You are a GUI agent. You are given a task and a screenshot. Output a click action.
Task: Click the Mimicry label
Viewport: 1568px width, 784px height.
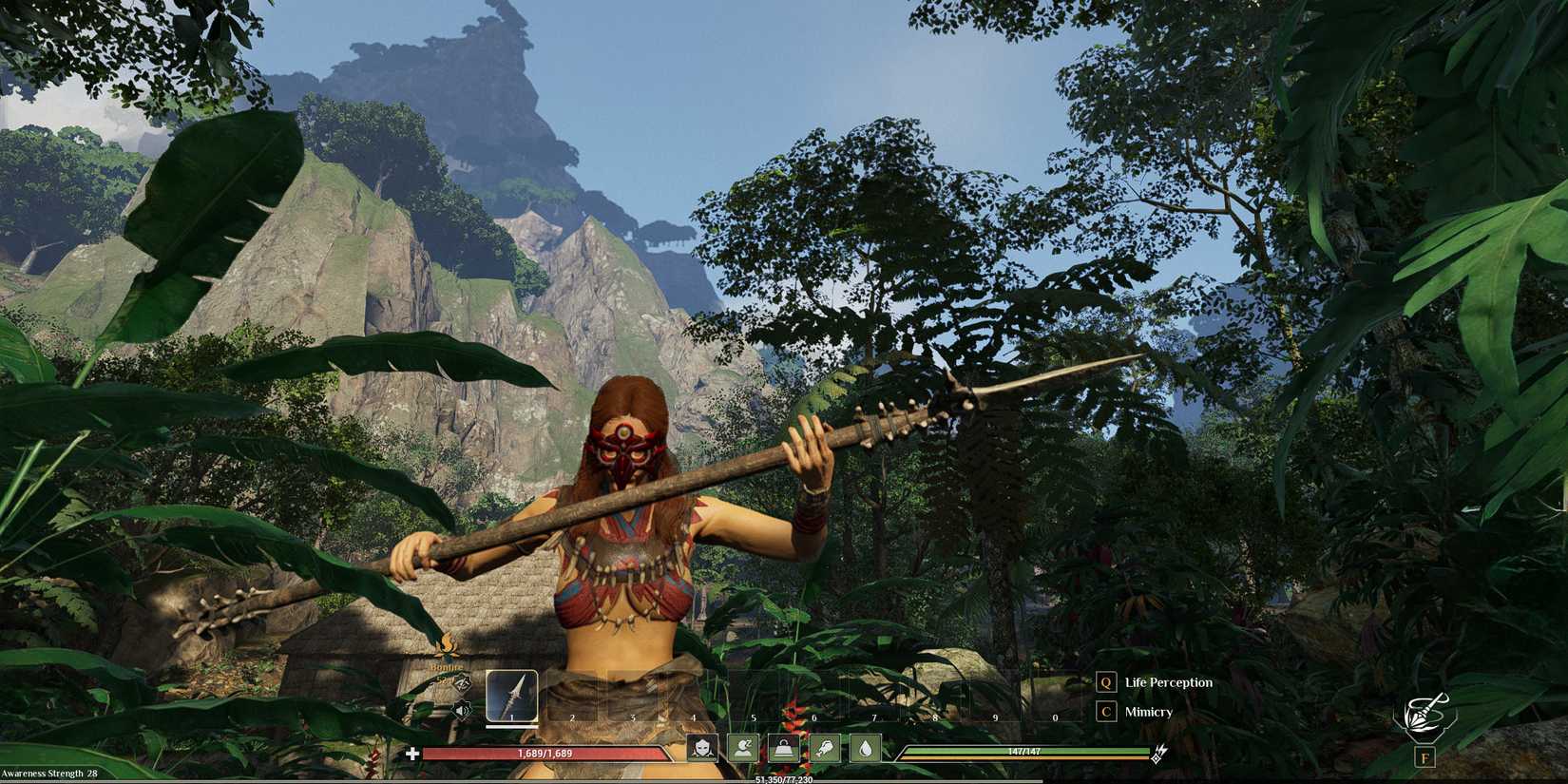[1146, 711]
